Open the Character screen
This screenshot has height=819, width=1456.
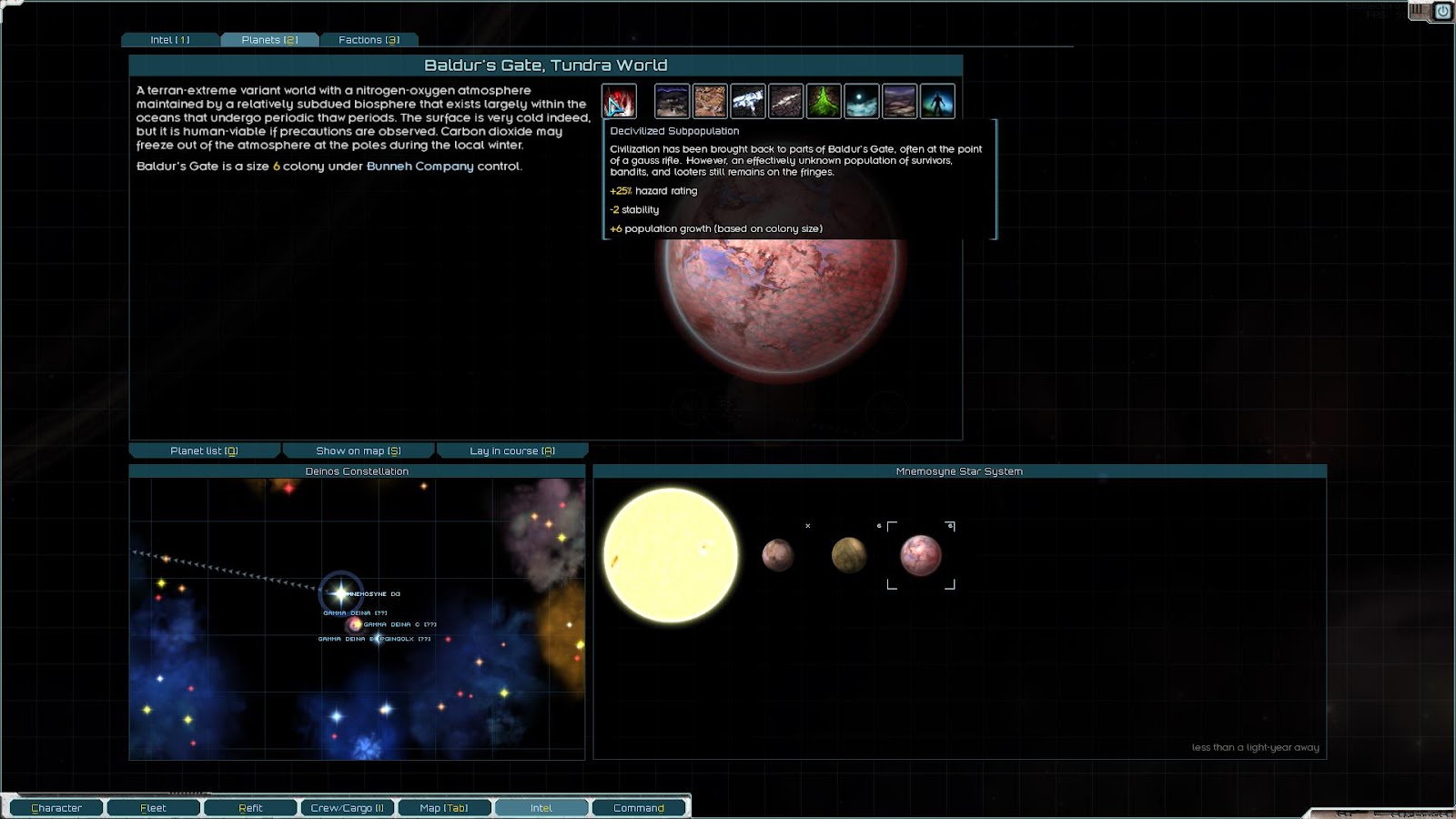point(56,808)
